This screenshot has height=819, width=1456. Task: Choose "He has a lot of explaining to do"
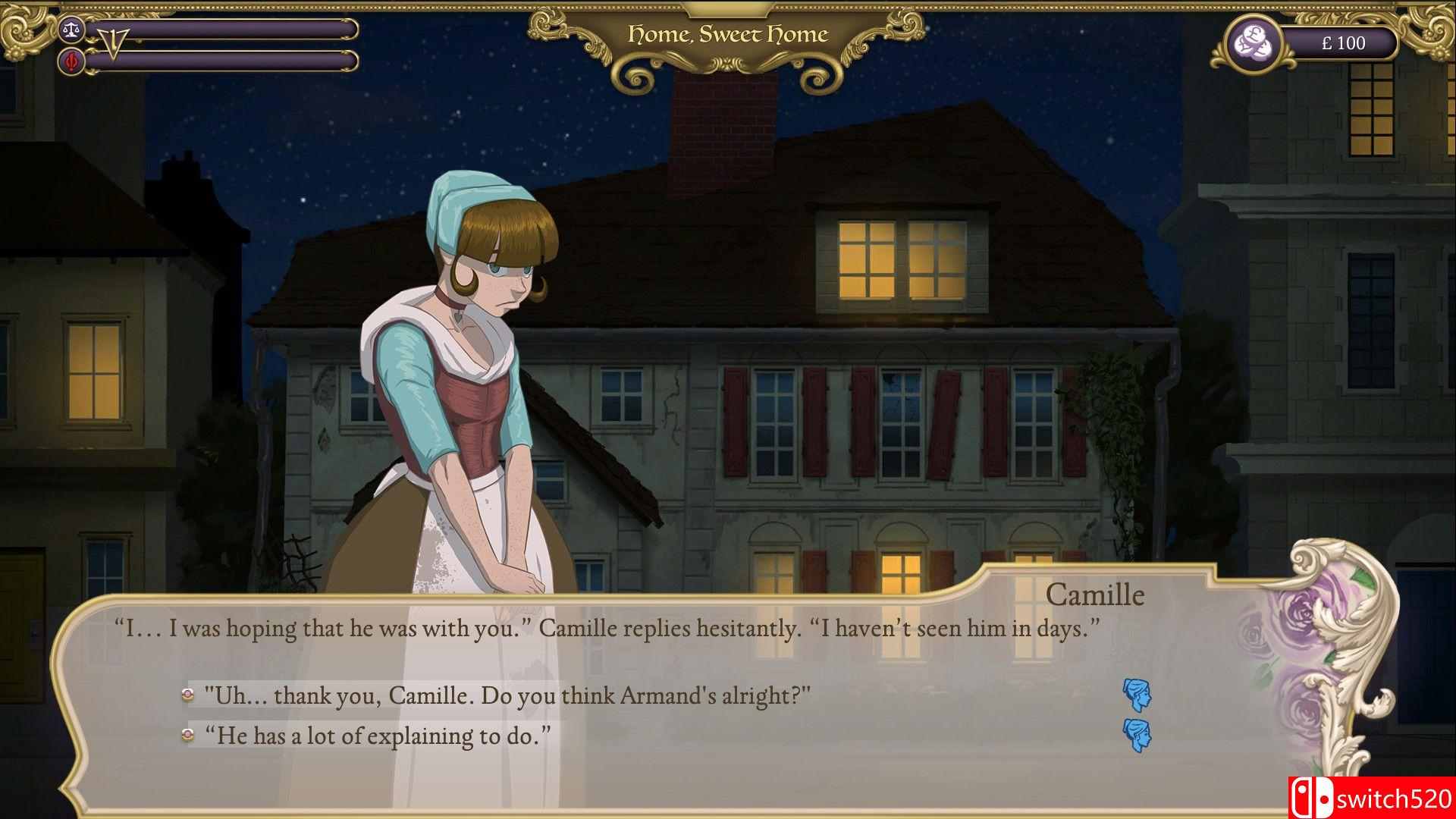click(378, 733)
